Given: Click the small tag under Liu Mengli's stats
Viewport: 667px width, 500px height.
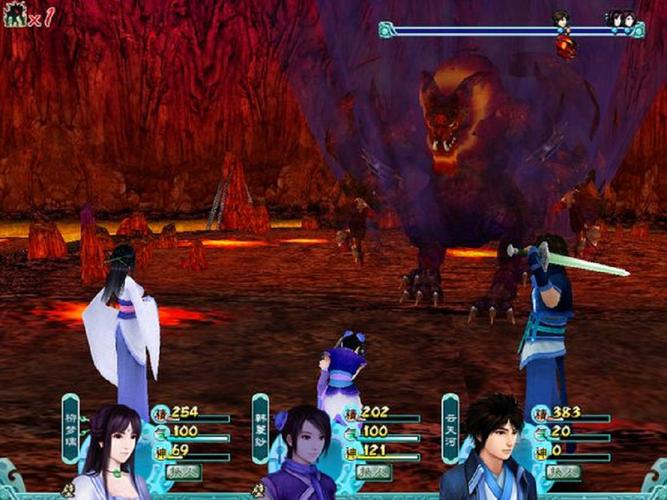Looking at the screenshot, I should tap(183, 471).
